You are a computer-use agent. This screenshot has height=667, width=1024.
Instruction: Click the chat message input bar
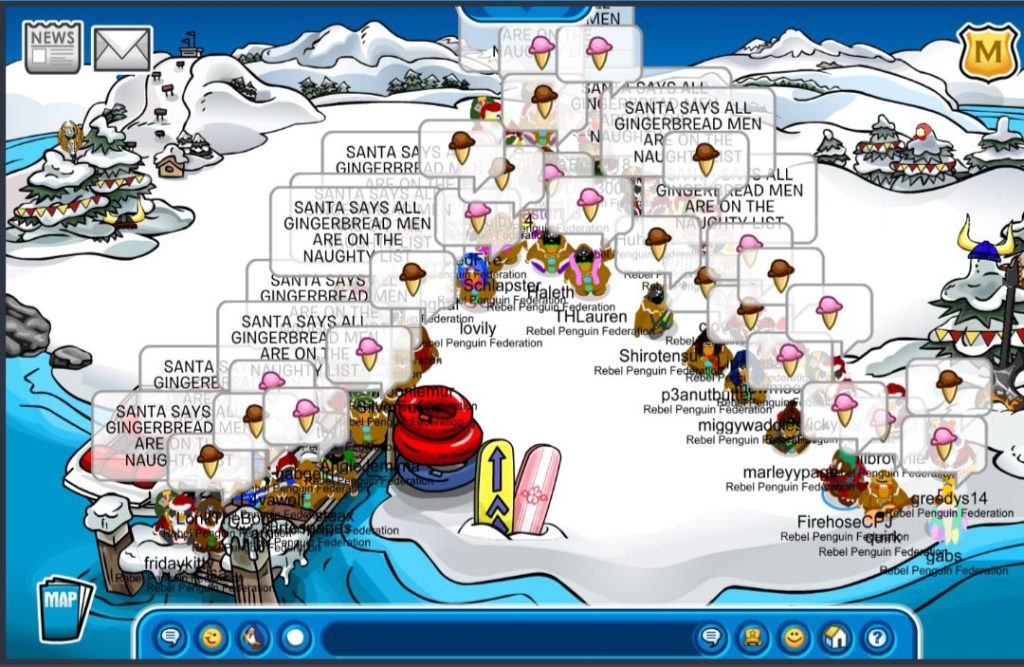tap(505, 638)
